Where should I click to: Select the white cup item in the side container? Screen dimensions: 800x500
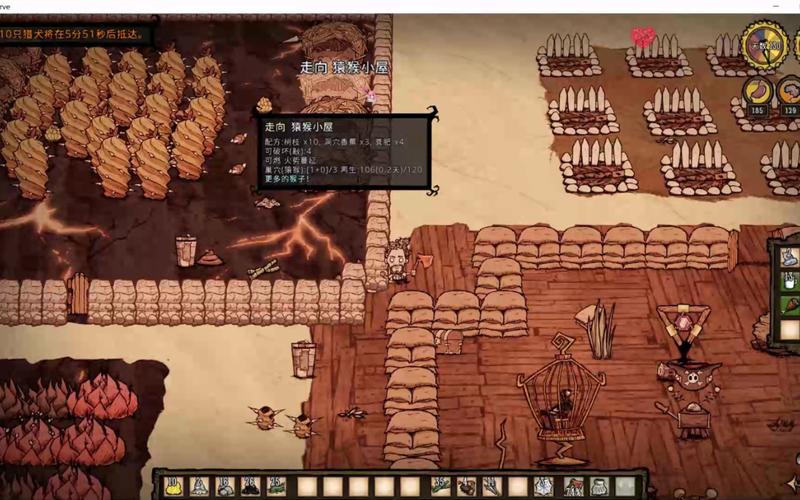pos(789,280)
